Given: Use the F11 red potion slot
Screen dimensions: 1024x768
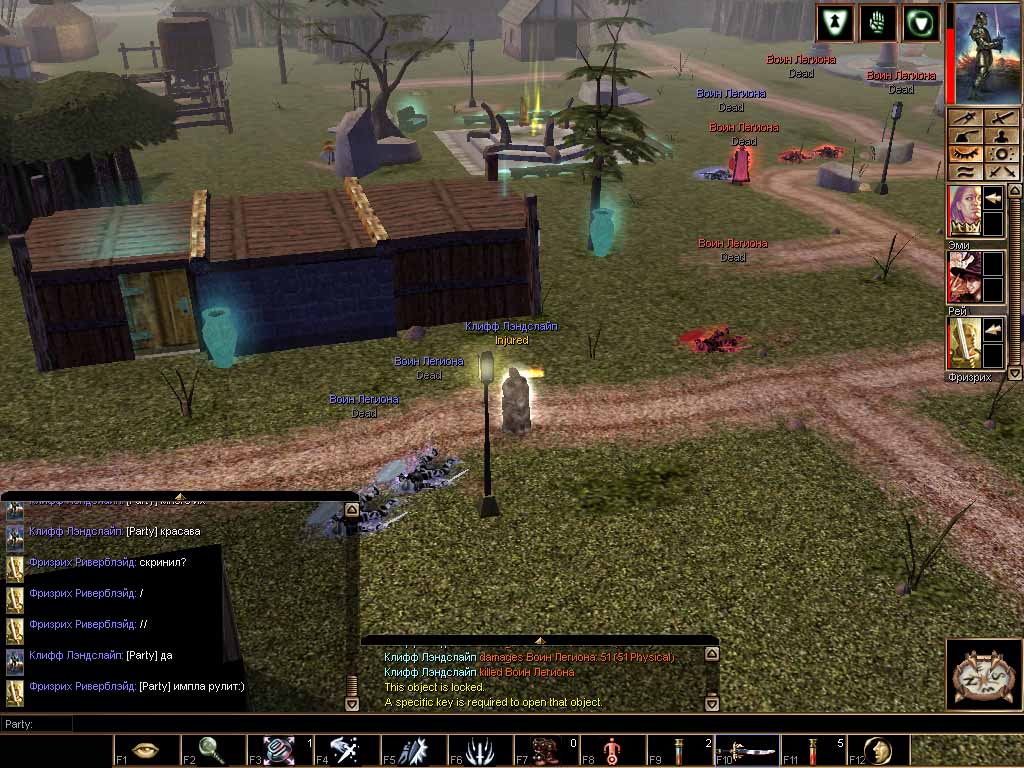Looking at the screenshot, I should coord(813,750).
